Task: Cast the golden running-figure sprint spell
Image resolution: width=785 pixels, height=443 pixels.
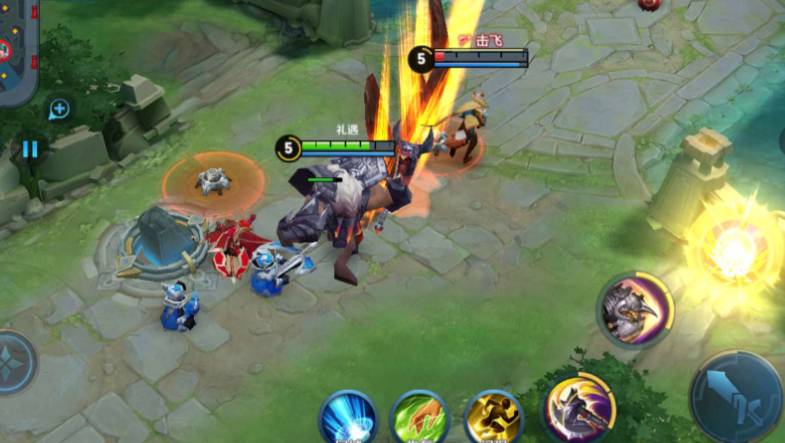Action: (494, 418)
